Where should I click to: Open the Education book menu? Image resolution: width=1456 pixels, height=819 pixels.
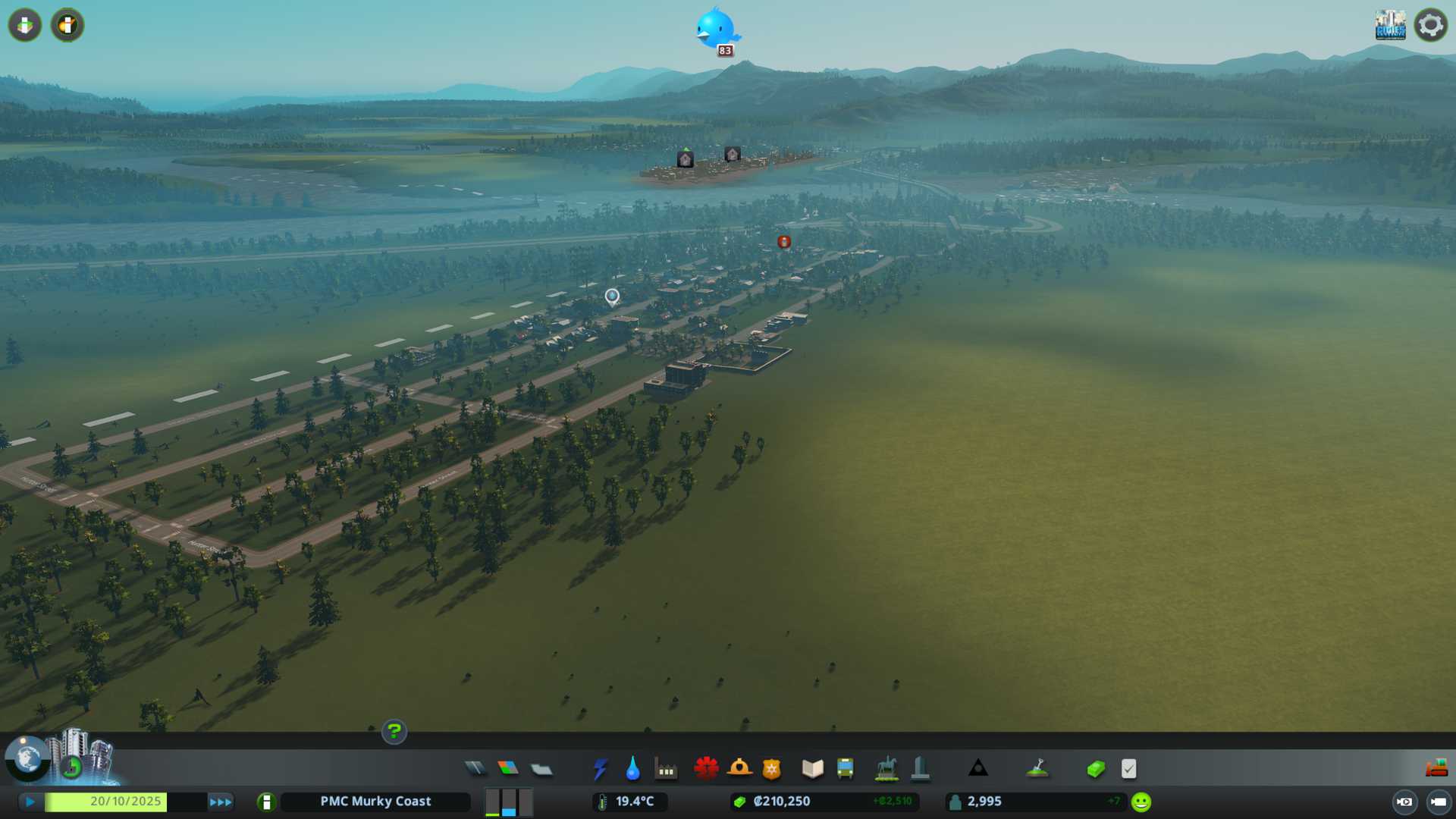pos(812,769)
